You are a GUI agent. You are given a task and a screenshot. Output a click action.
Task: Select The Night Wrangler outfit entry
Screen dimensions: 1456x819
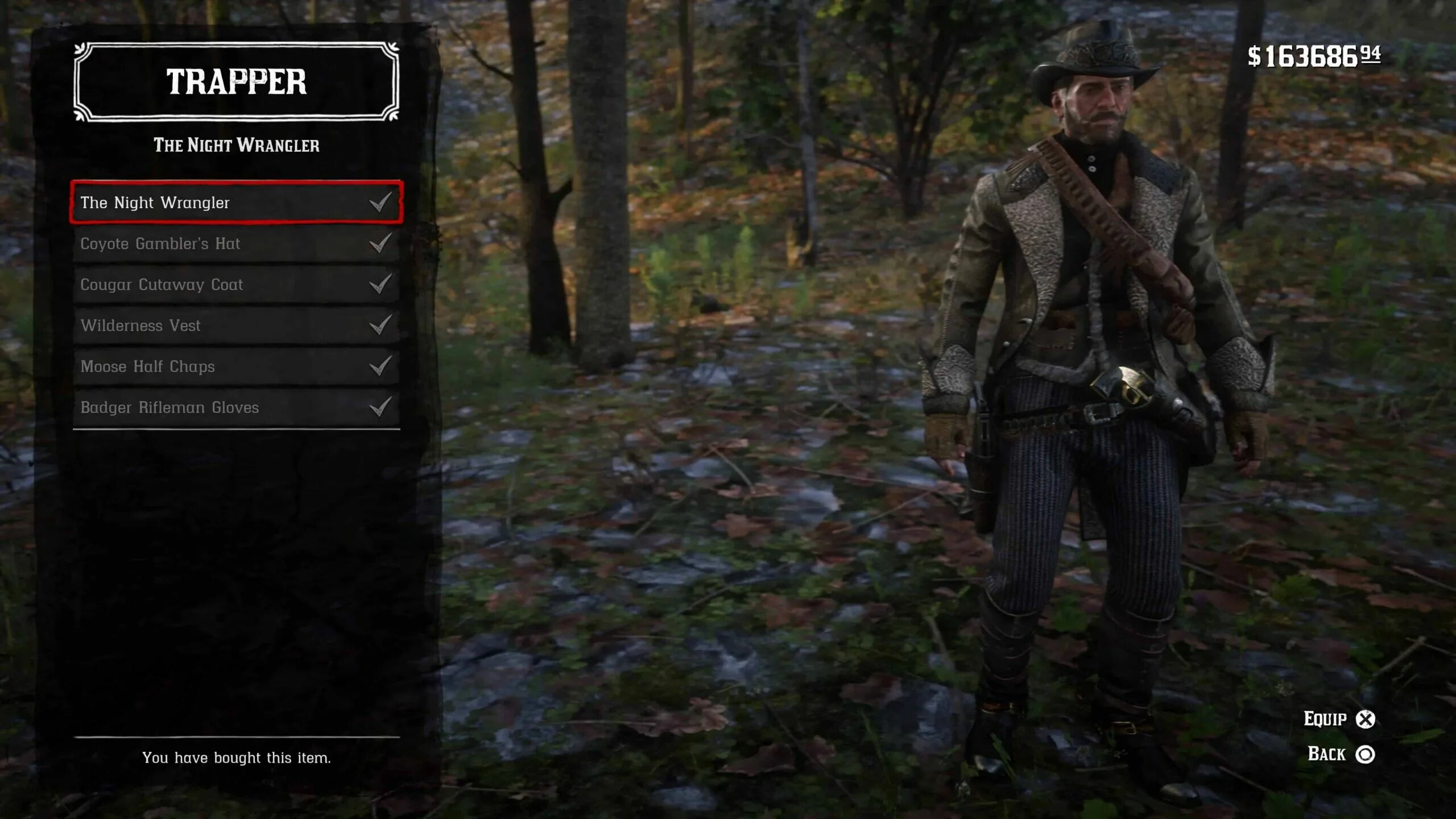click(236, 202)
